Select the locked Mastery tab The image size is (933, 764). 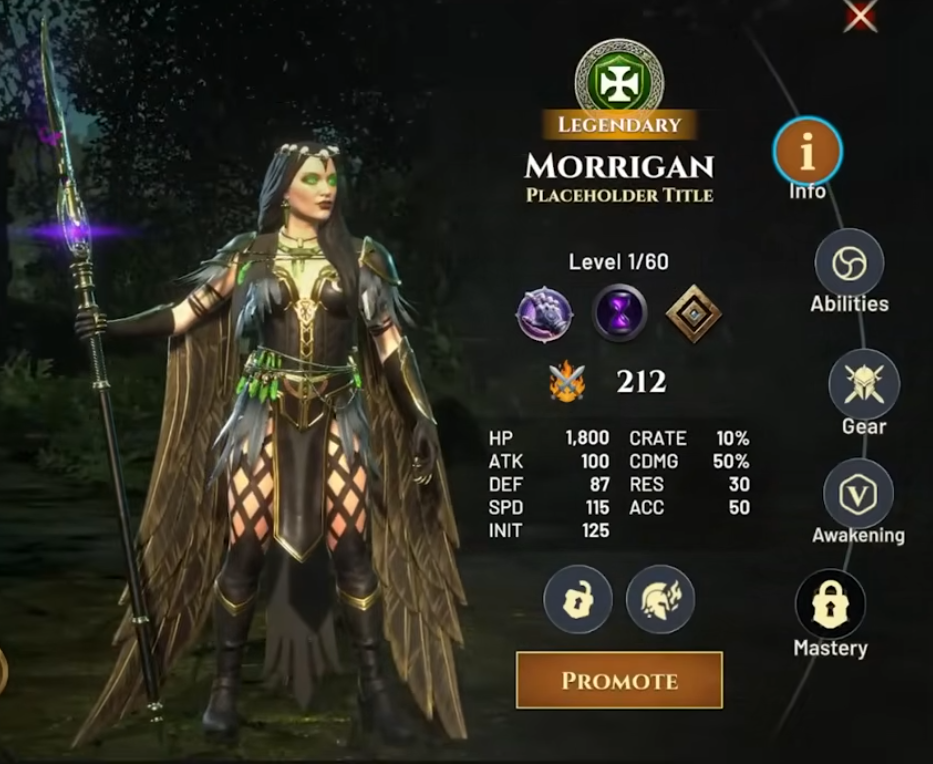click(x=830, y=604)
